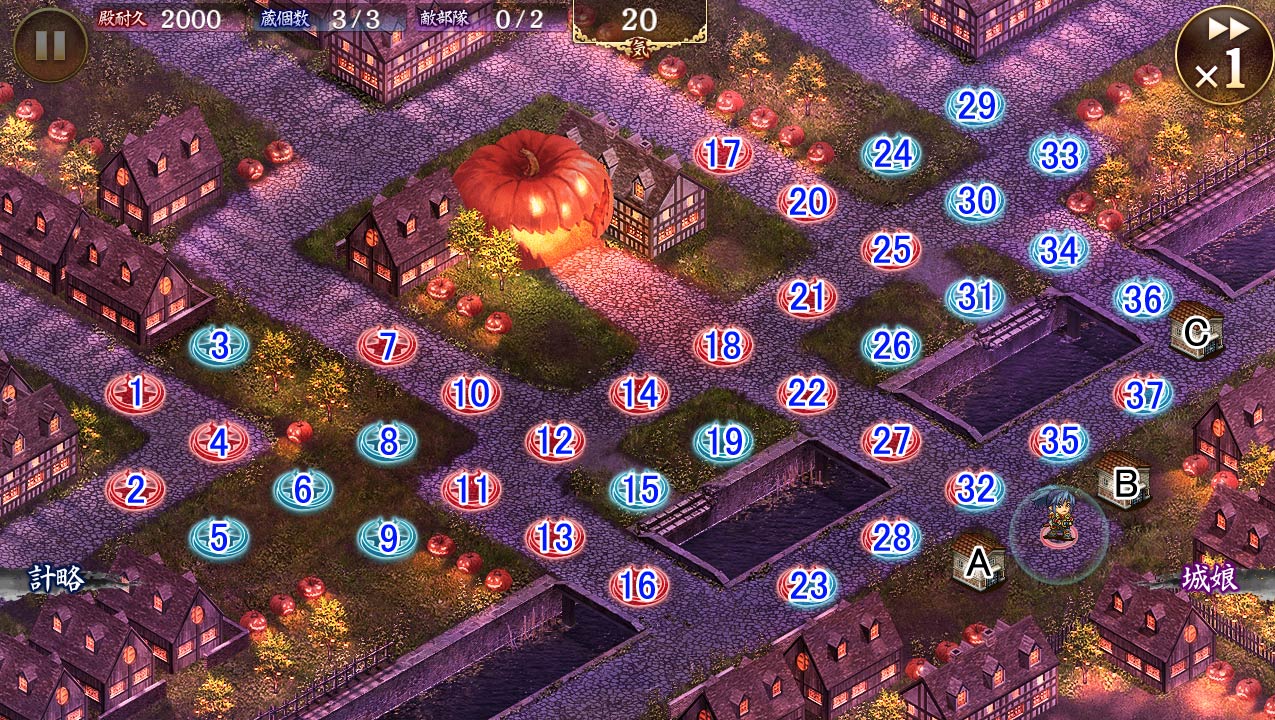Choose red placement tile 32

coord(975,489)
